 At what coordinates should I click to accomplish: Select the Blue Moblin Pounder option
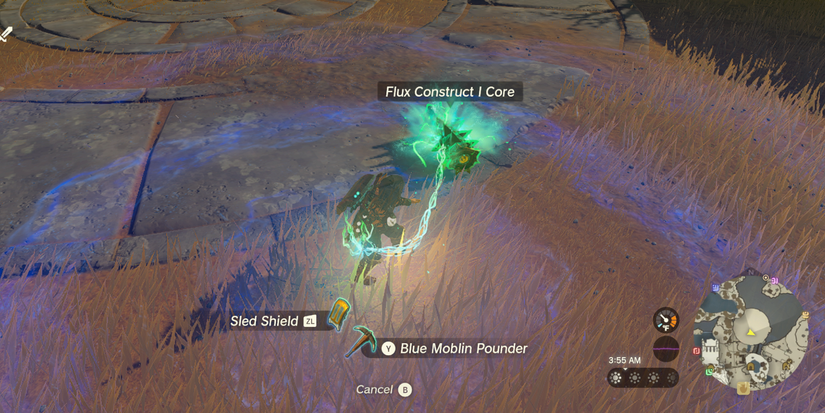pos(463,349)
